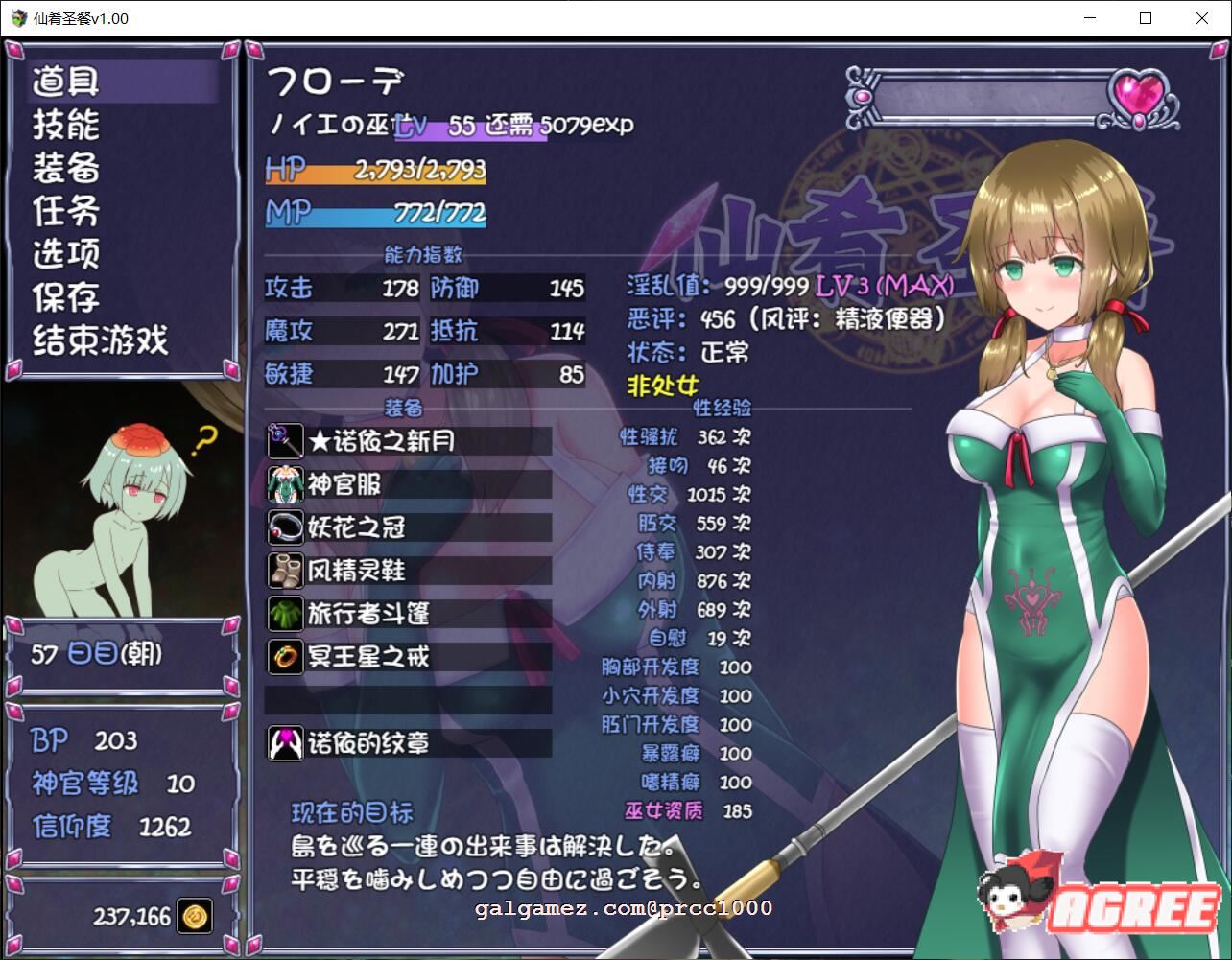Image resolution: width=1232 pixels, height=960 pixels.
Task: Select the 旅行者斗篷 cloak icon
Action: pyautogui.click(x=285, y=614)
